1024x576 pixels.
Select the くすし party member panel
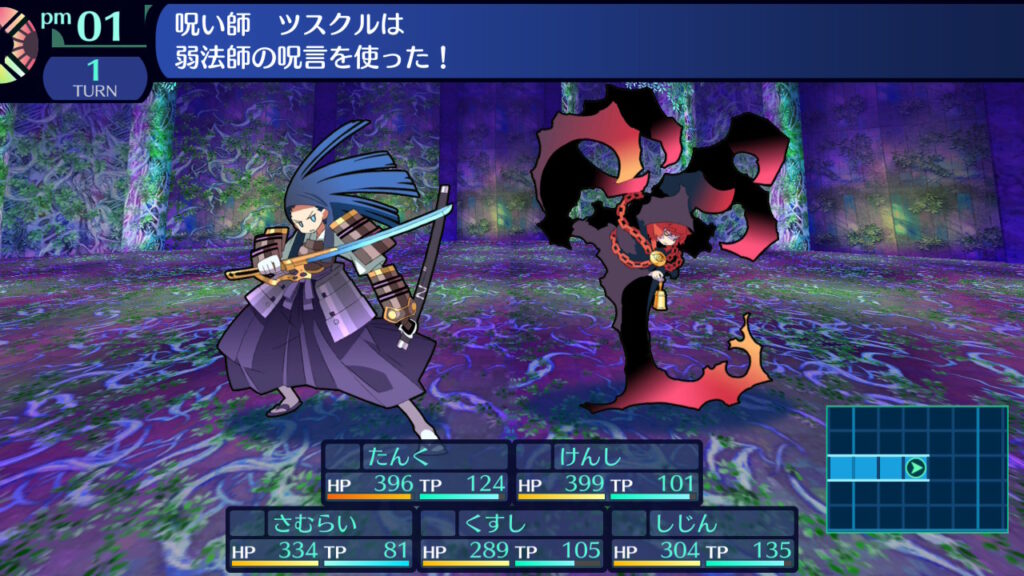(x=512, y=538)
